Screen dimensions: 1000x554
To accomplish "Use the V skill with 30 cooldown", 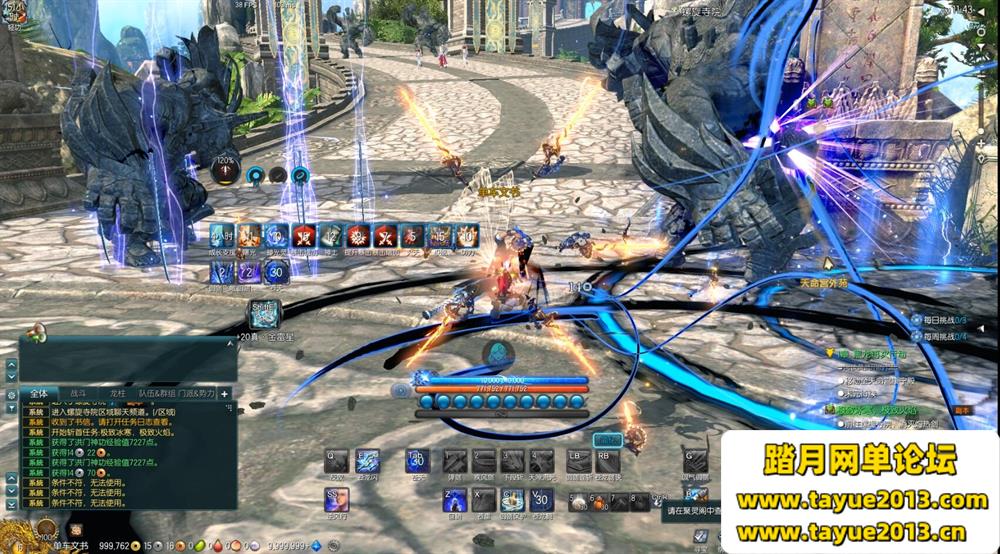I will pos(541,501).
